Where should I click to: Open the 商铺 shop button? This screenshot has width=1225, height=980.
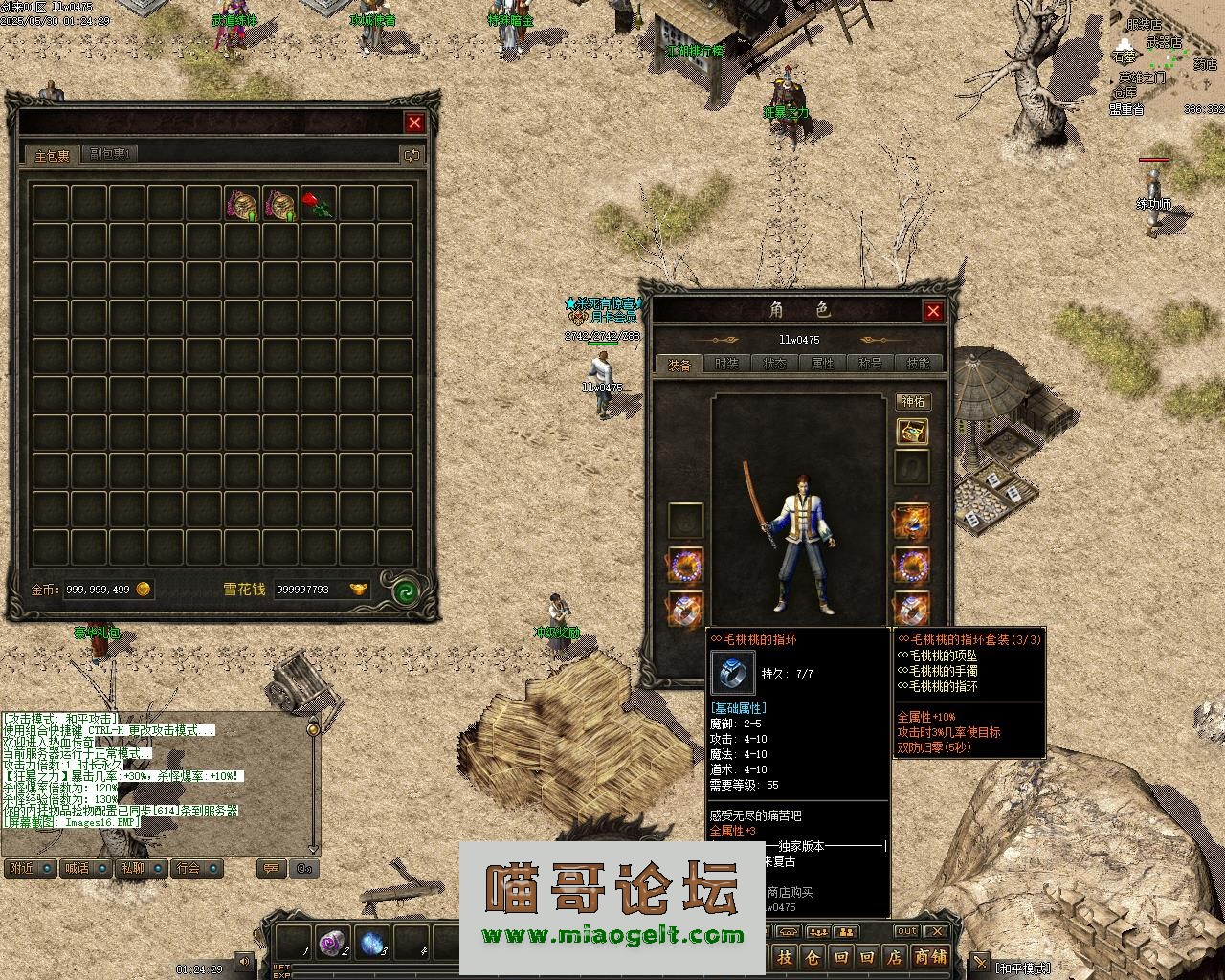click(x=929, y=956)
